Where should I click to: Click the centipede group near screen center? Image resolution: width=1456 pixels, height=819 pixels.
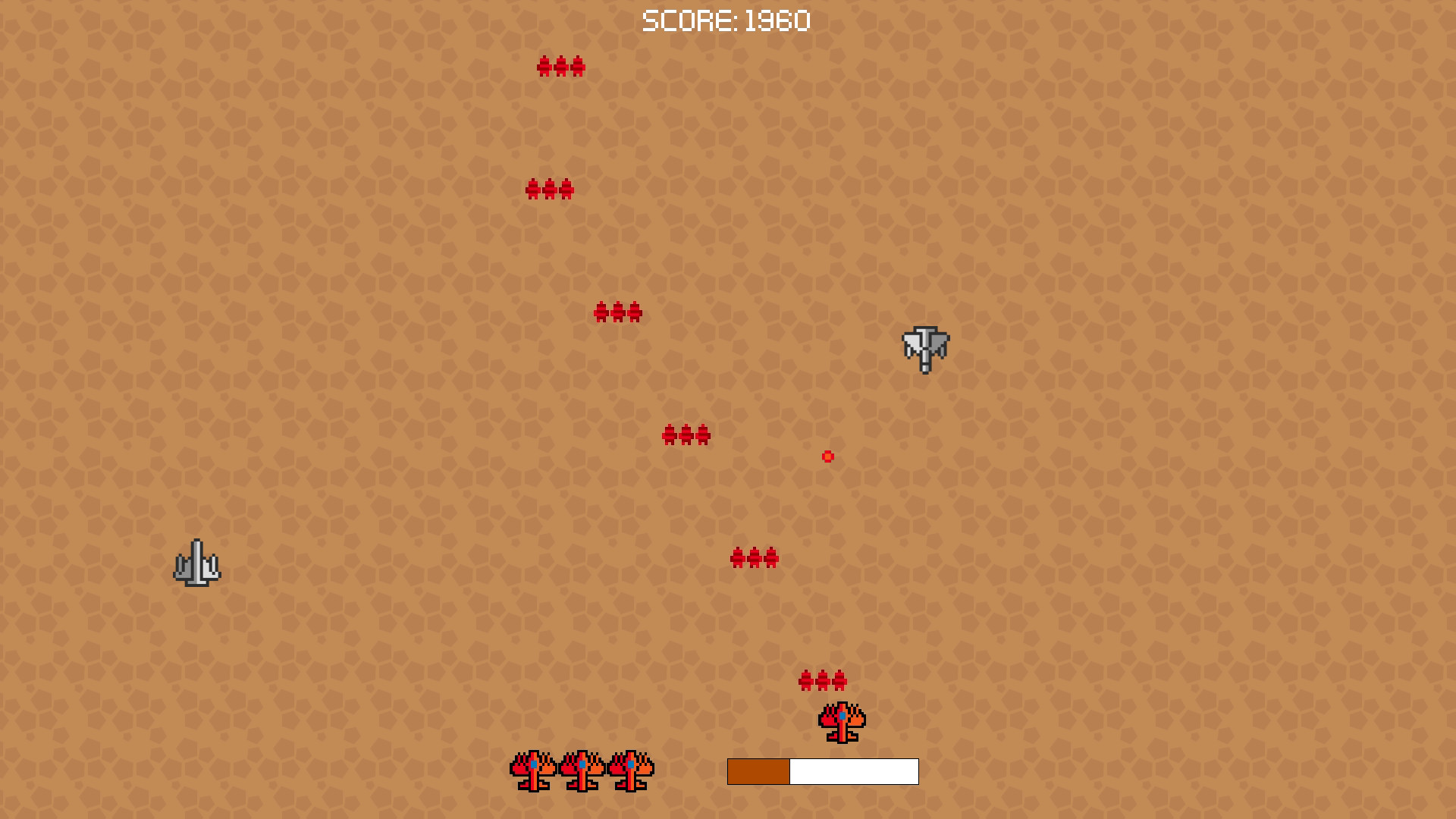tap(686, 435)
